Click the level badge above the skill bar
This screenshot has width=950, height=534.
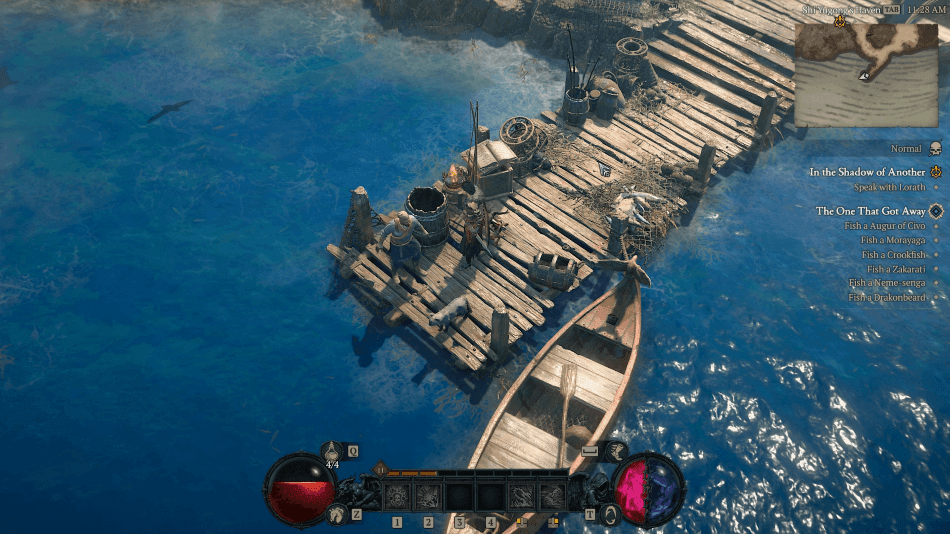pos(380,468)
